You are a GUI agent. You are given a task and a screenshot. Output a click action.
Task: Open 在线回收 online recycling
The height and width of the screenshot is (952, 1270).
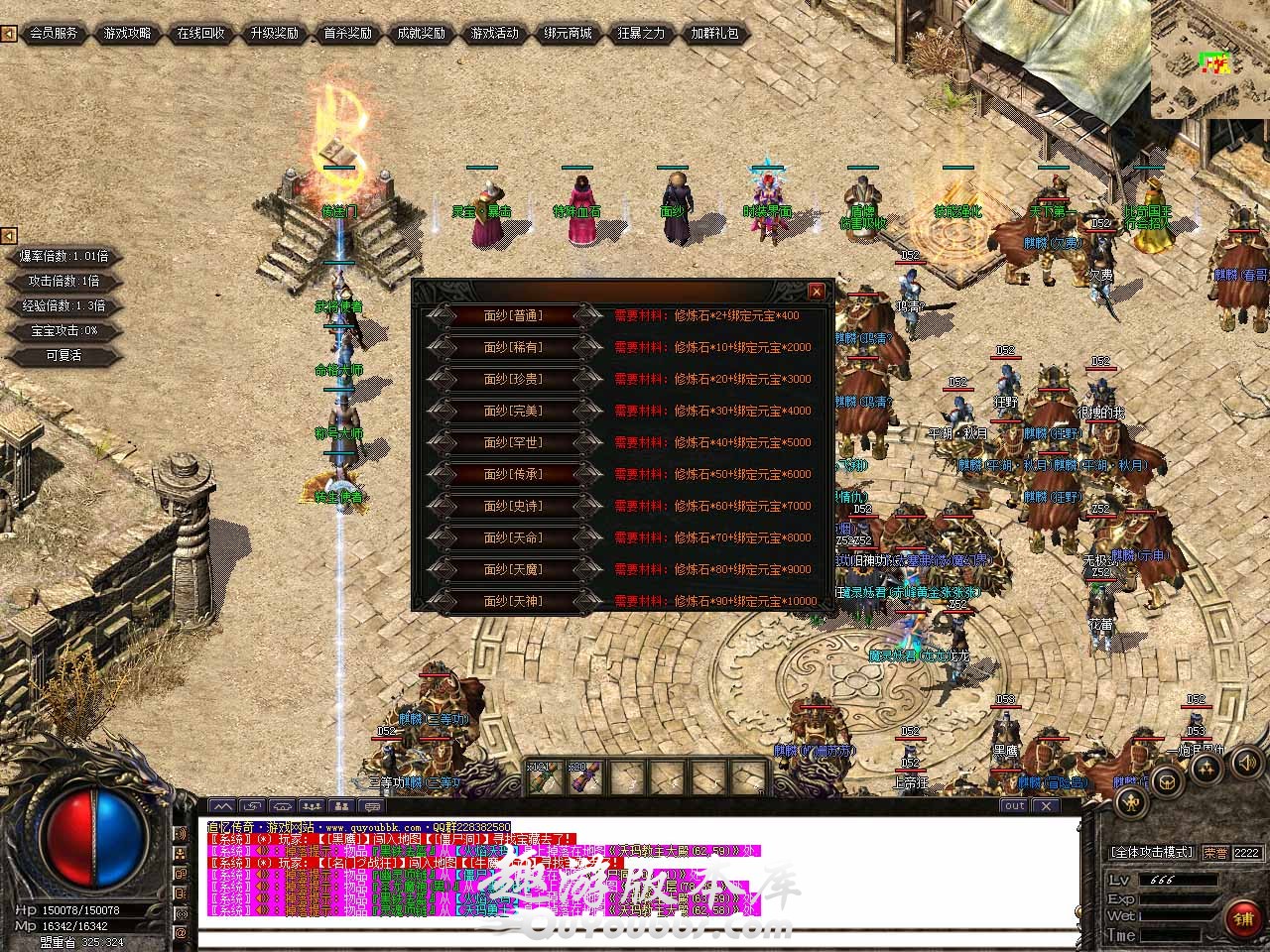click(201, 33)
